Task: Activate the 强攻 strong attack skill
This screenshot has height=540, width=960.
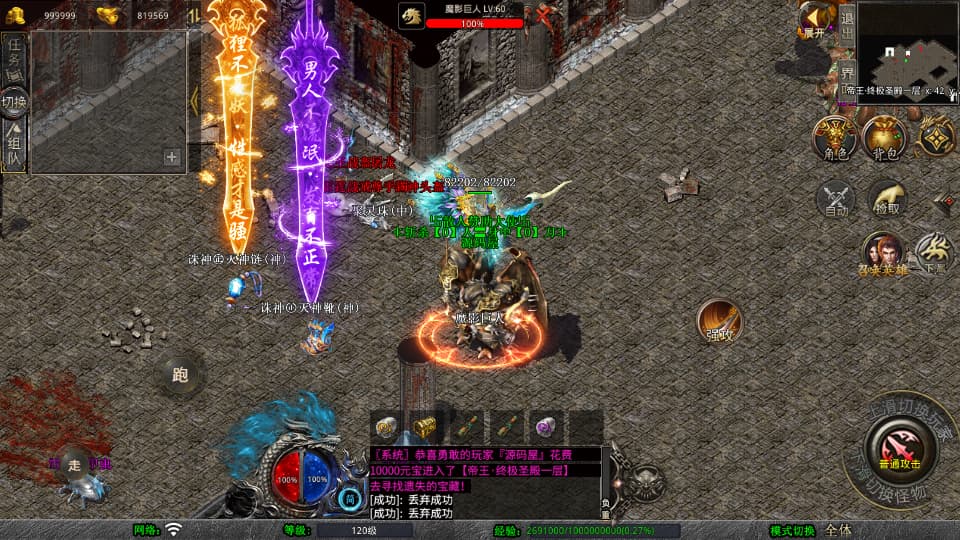Action: point(719,320)
